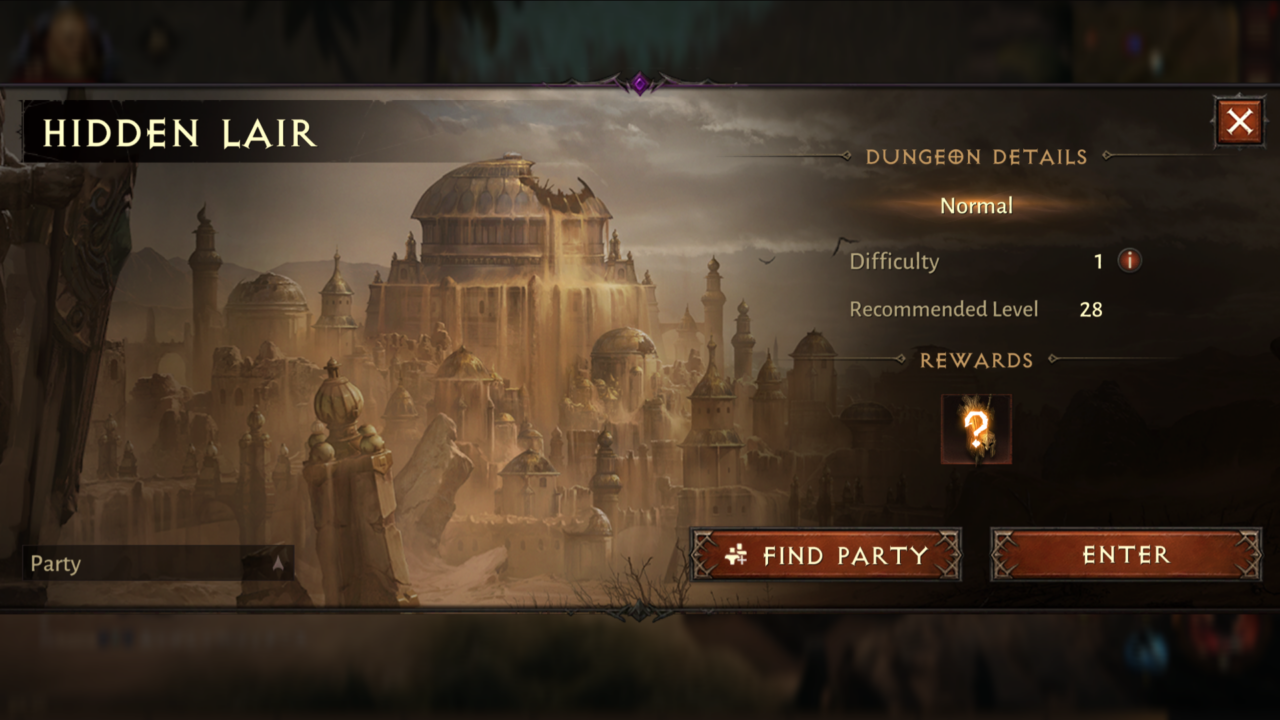1280x720 pixels.
Task: Click Find Party
Action: click(826, 555)
